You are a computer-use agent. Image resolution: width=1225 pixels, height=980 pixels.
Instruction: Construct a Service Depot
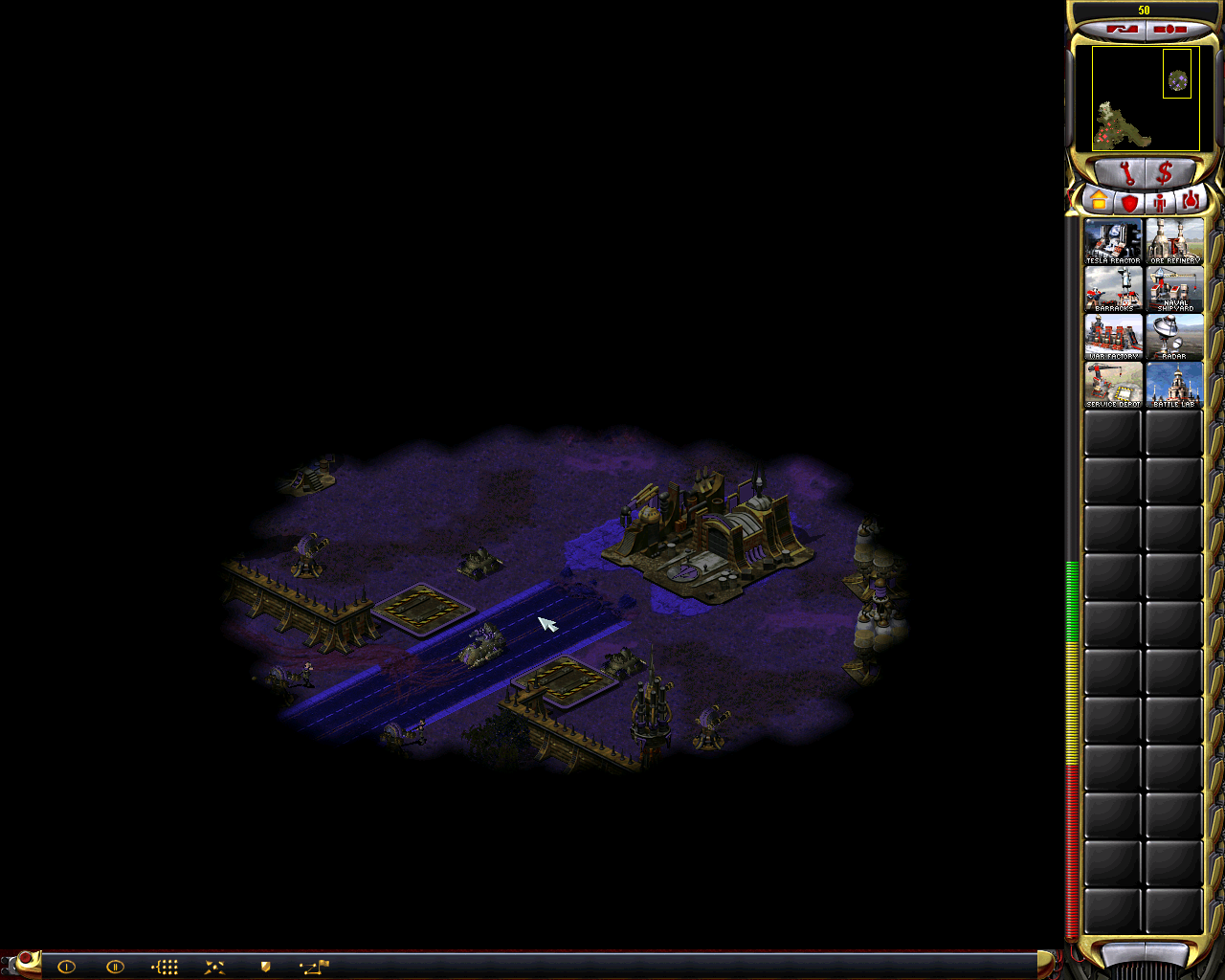click(x=1112, y=387)
